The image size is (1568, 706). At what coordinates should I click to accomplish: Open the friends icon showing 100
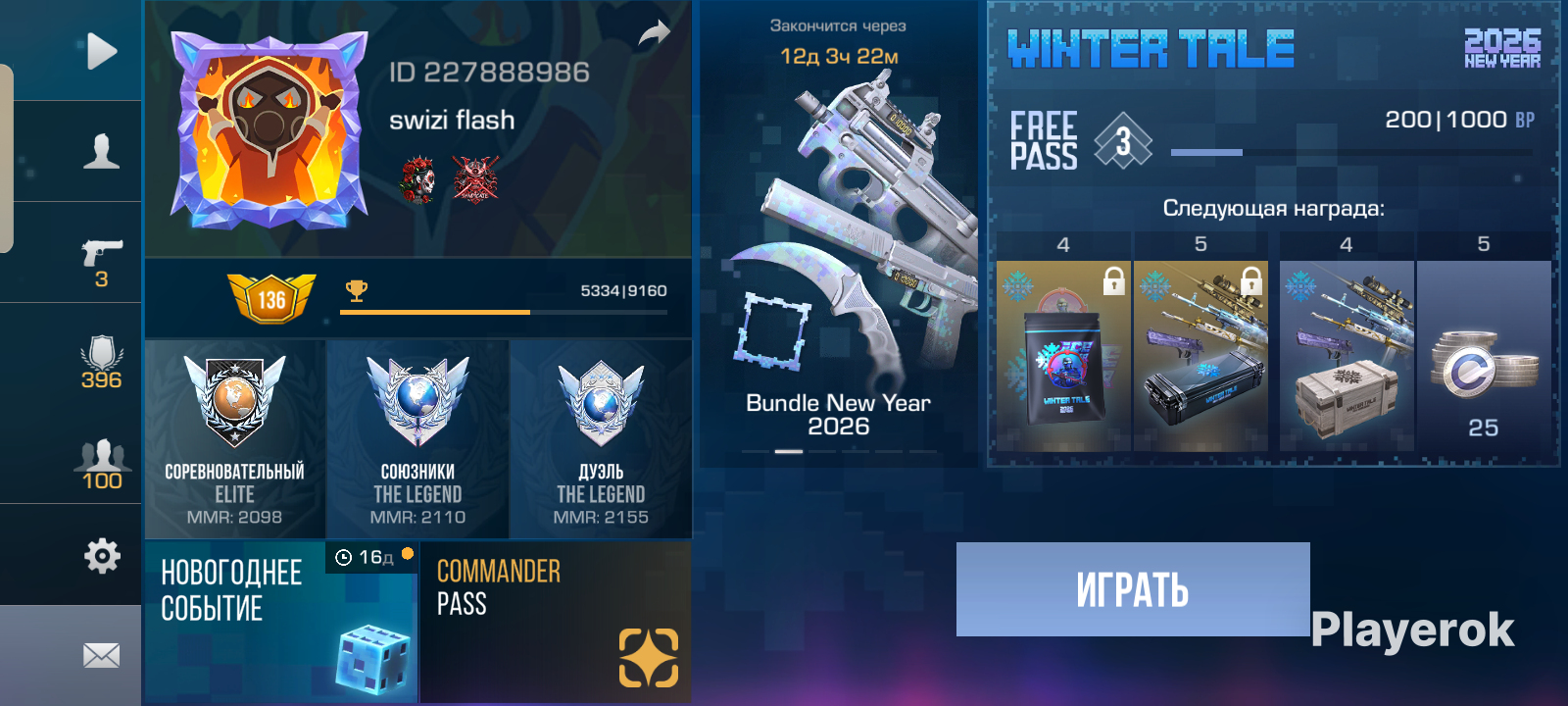tap(101, 463)
